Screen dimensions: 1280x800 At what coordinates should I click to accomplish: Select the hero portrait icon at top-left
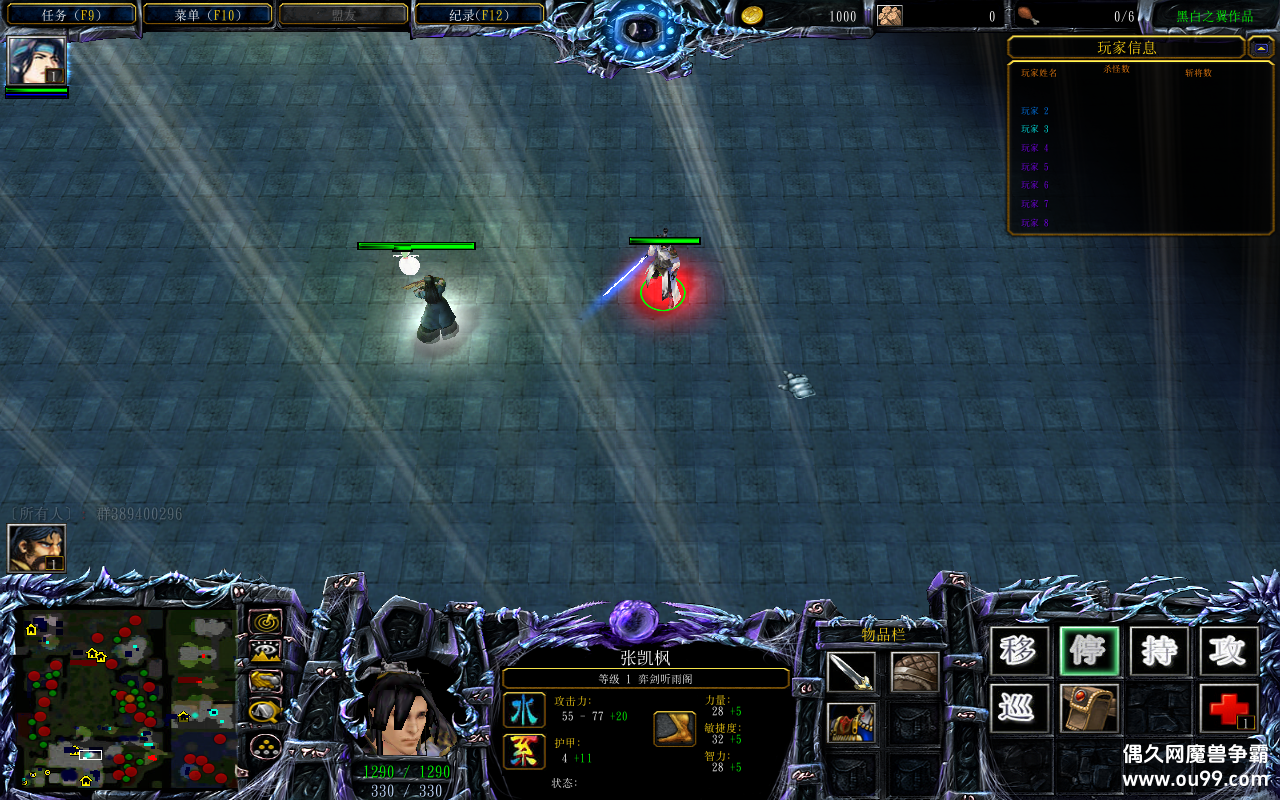(37, 61)
